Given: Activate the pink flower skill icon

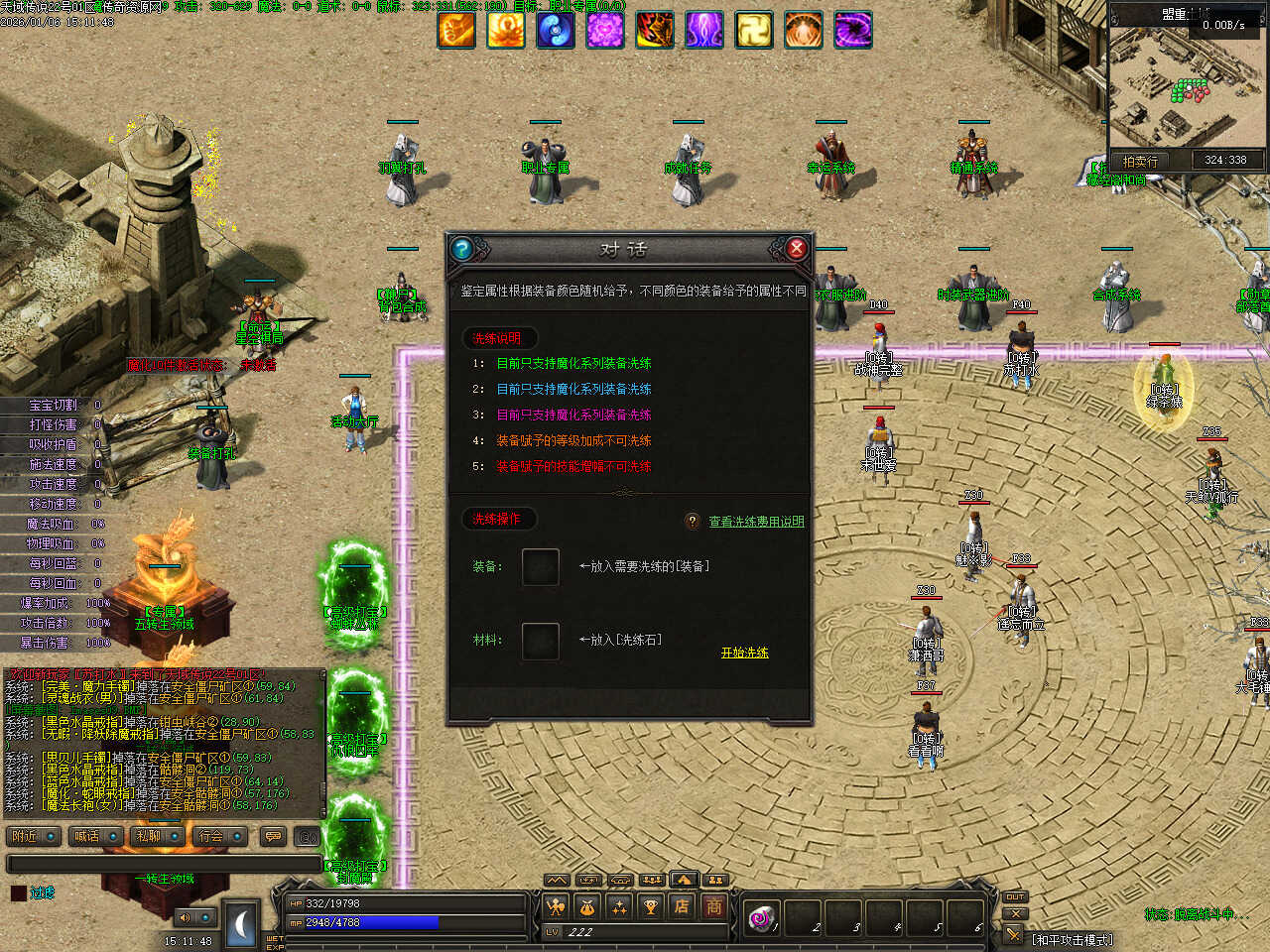Looking at the screenshot, I should click(605, 30).
